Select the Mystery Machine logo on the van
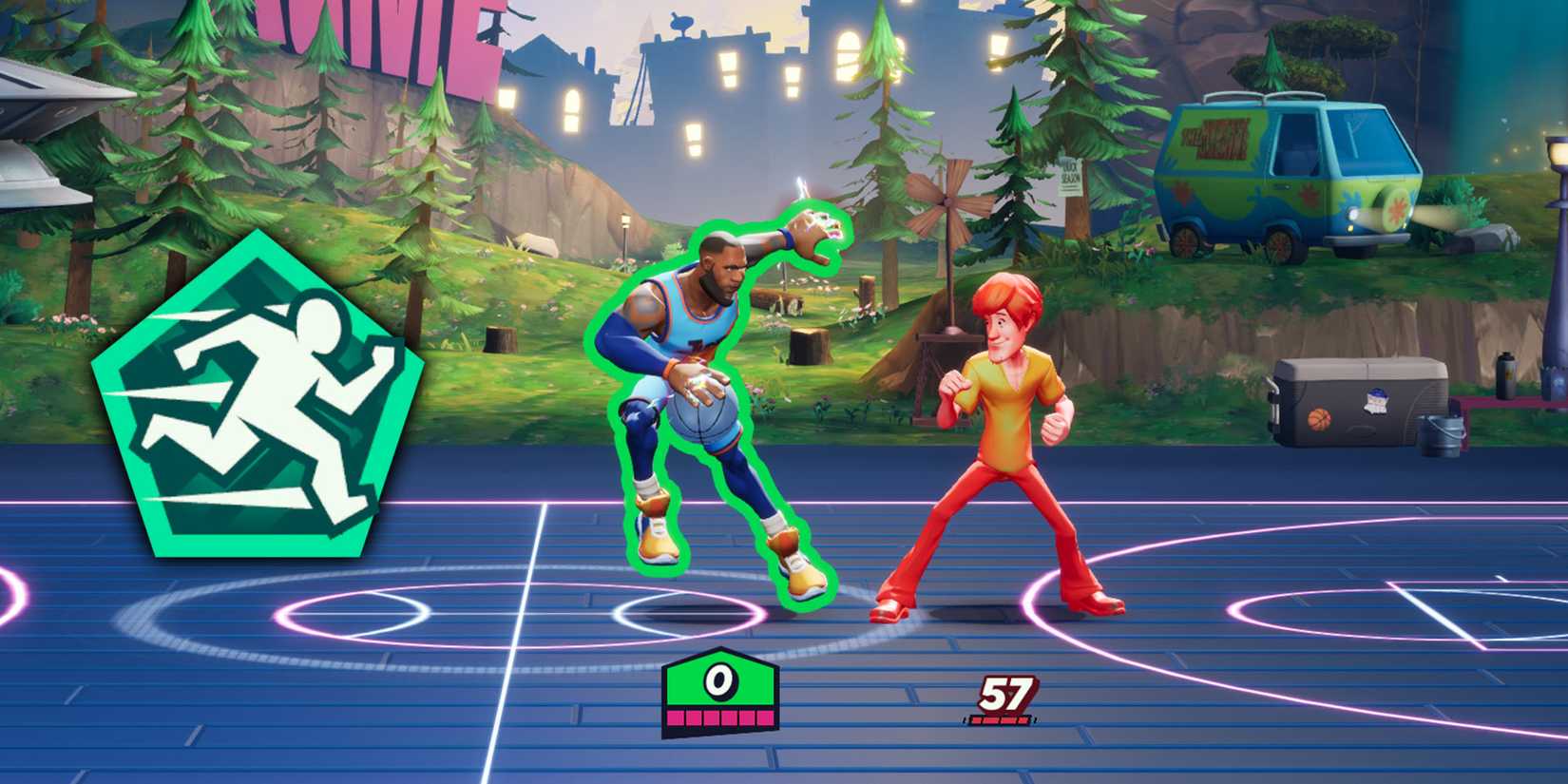The width and height of the screenshot is (1568, 784). [x=1216, y=139]
